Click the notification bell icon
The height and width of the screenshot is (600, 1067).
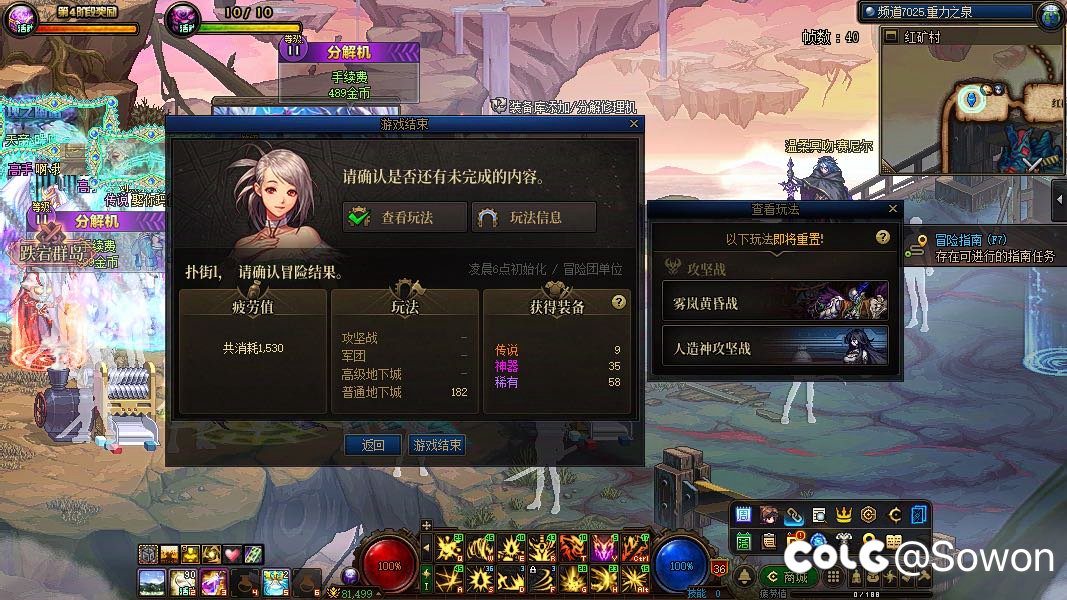pos(745,578)
